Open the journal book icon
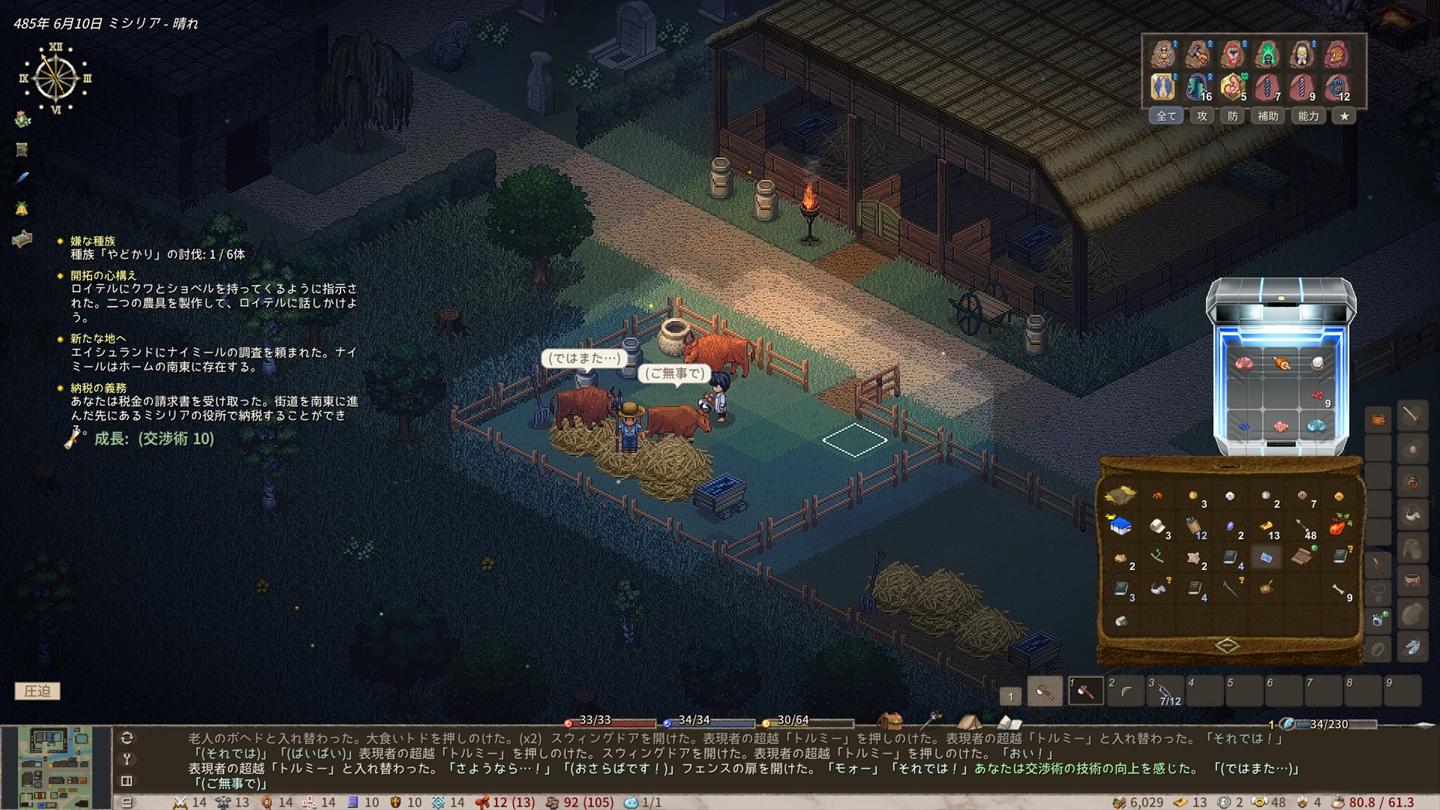Screen dimensions: 1440x810 pyautogui.click(x=1008, y=722)
